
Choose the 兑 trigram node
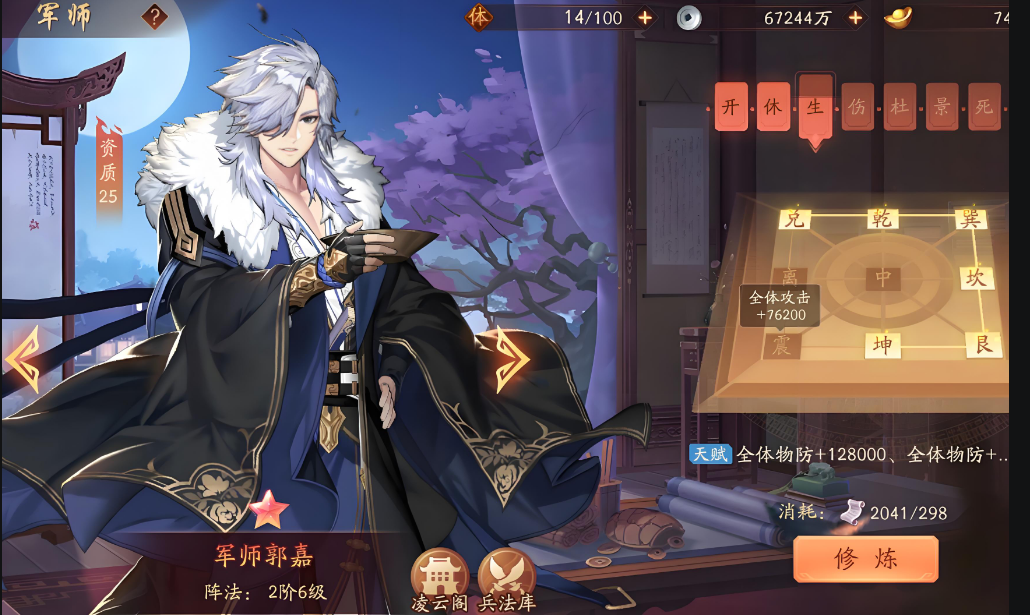click(x=795, y=218)
